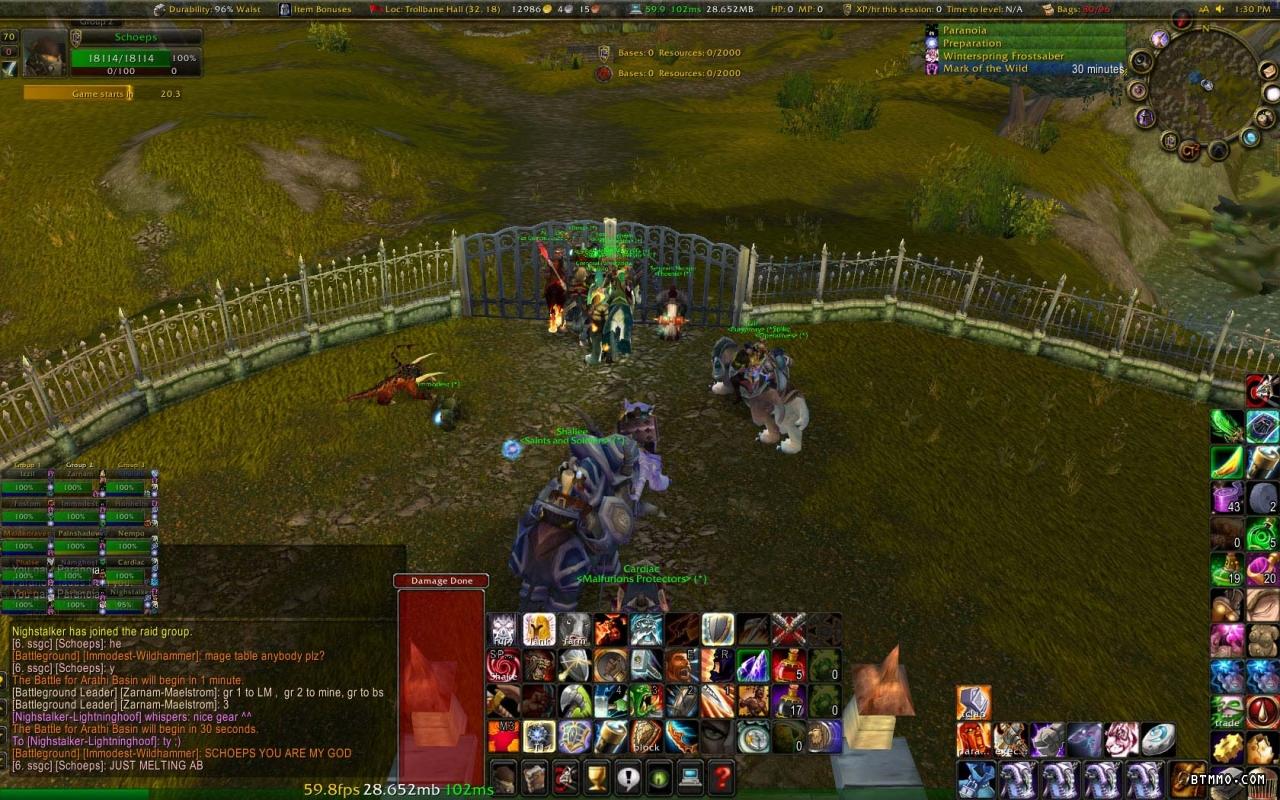Click the Mark of the Wild buff
Screen dimensions: 1280x800
pos(985,69)
